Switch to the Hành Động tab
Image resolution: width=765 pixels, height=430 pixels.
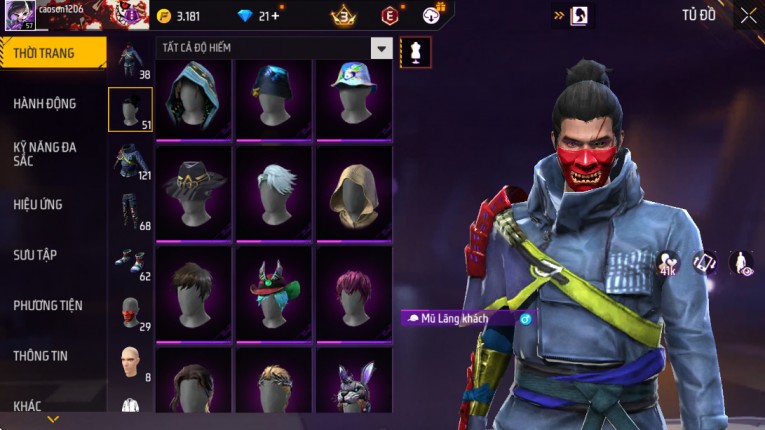(45, 103)
